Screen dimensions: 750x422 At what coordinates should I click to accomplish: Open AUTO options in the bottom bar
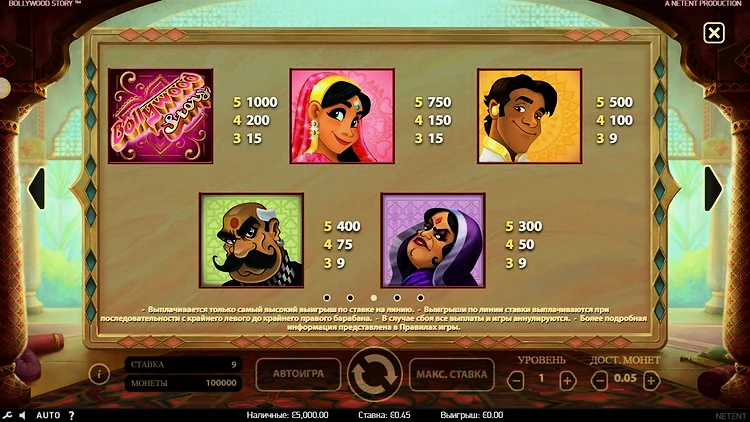(x=48, y=414)
